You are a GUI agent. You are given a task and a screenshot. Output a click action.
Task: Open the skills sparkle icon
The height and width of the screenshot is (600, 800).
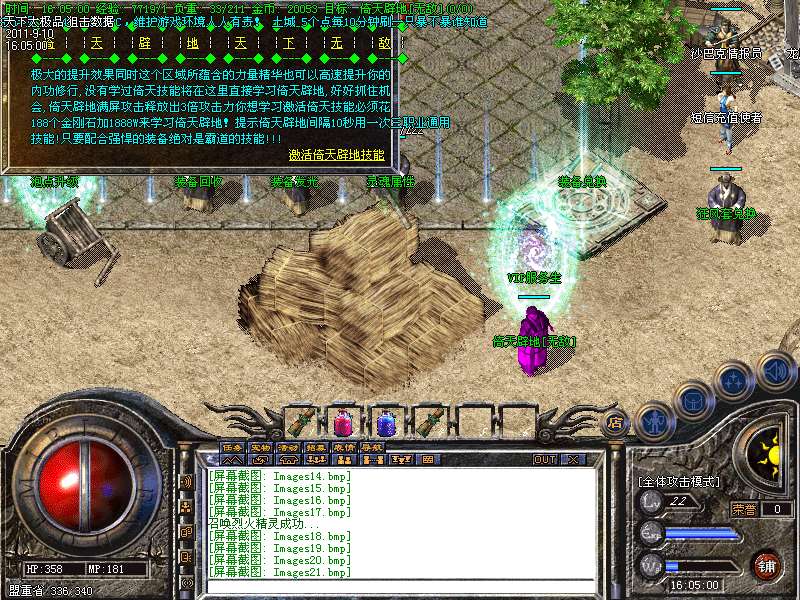(735, 380)
